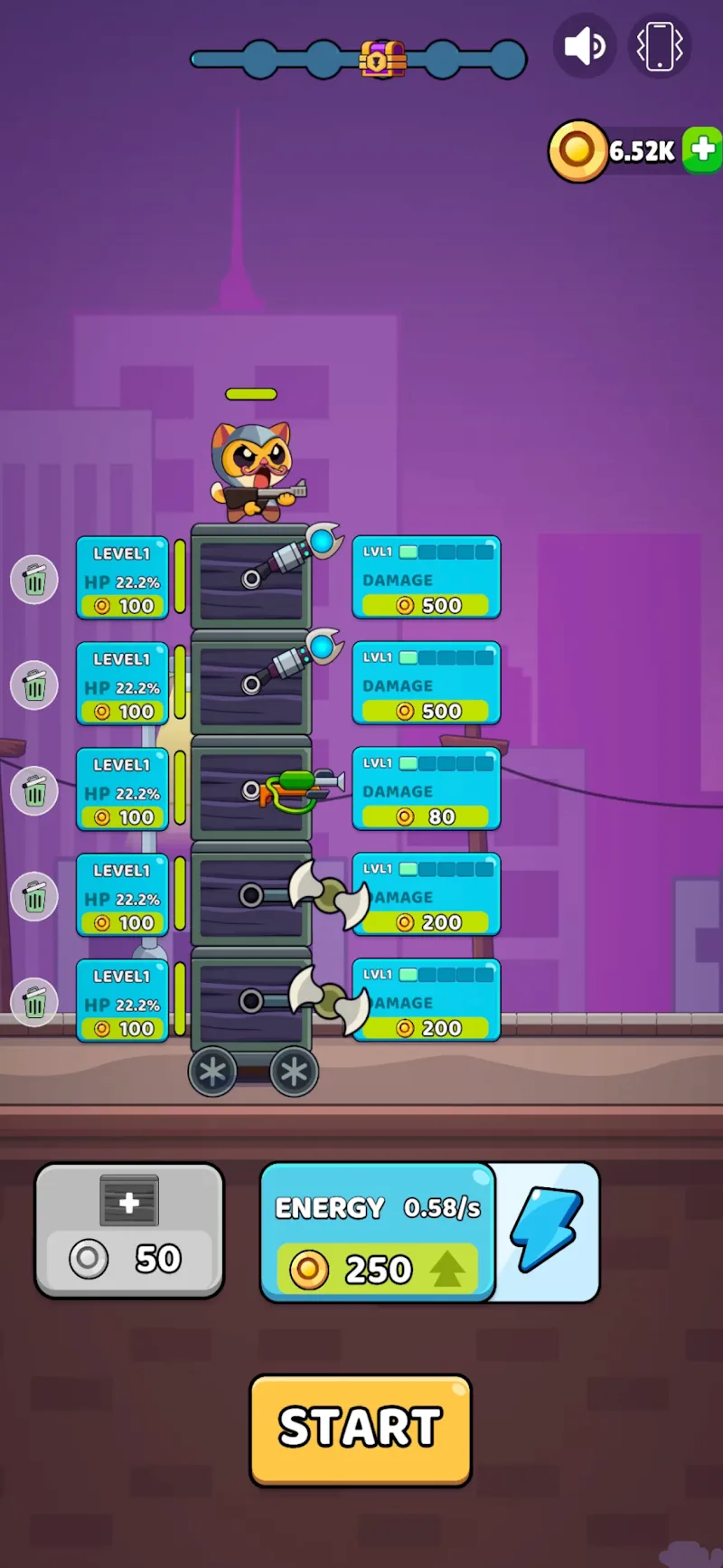Buy a new tower block for 50
Image resolution: width=723 pixels, height=1568 pixels.
tap(129, 1230)
